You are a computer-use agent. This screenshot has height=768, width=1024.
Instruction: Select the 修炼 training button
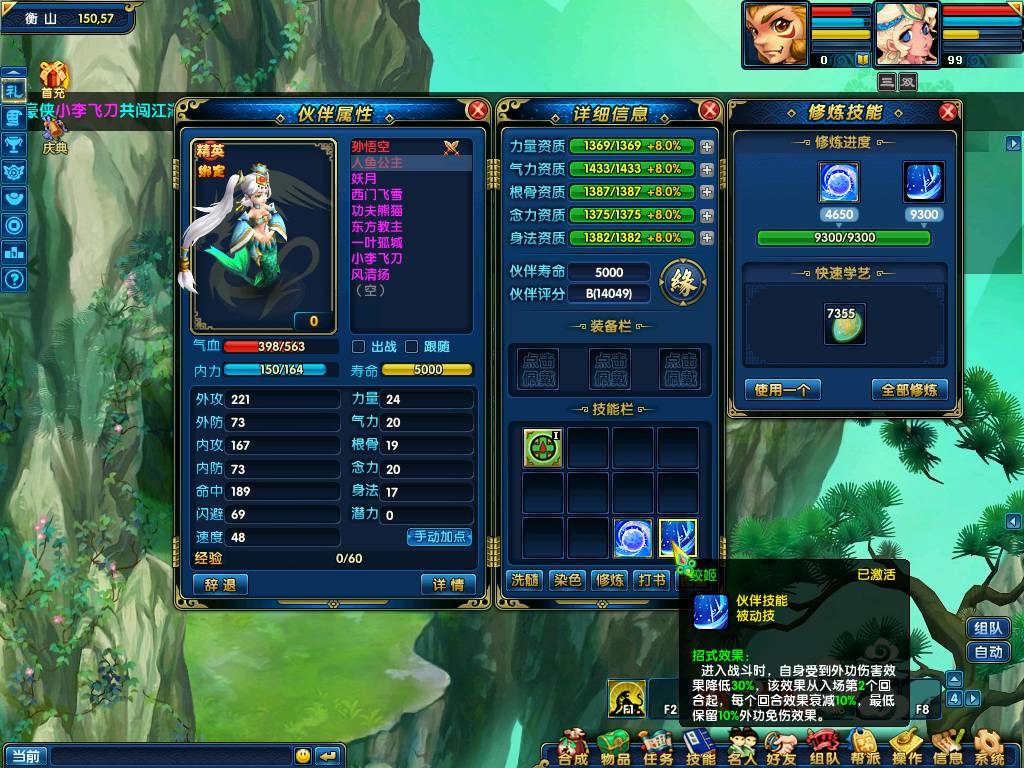(610, 580)
